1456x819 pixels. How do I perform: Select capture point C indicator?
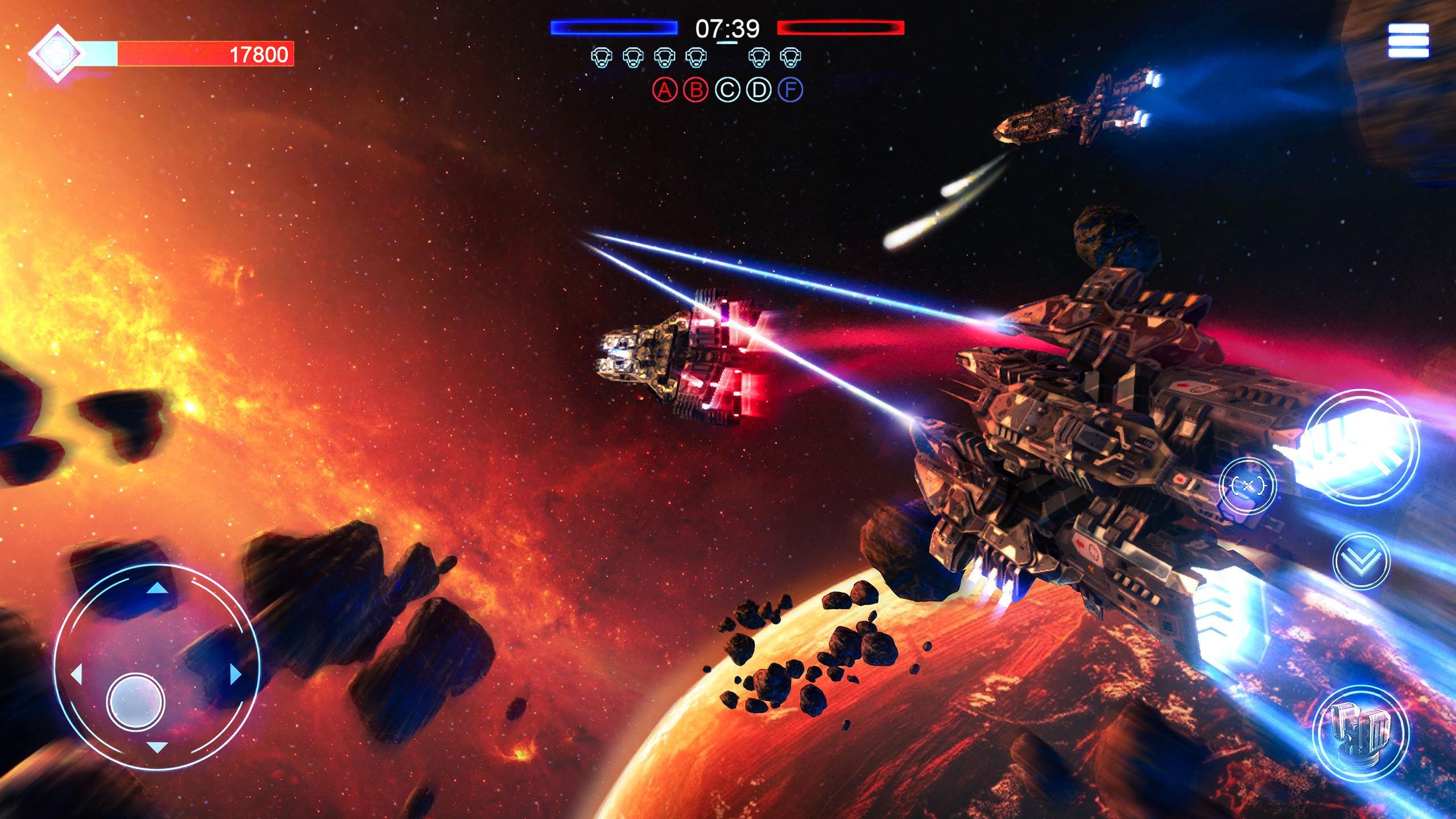click(x=727, y=89)
